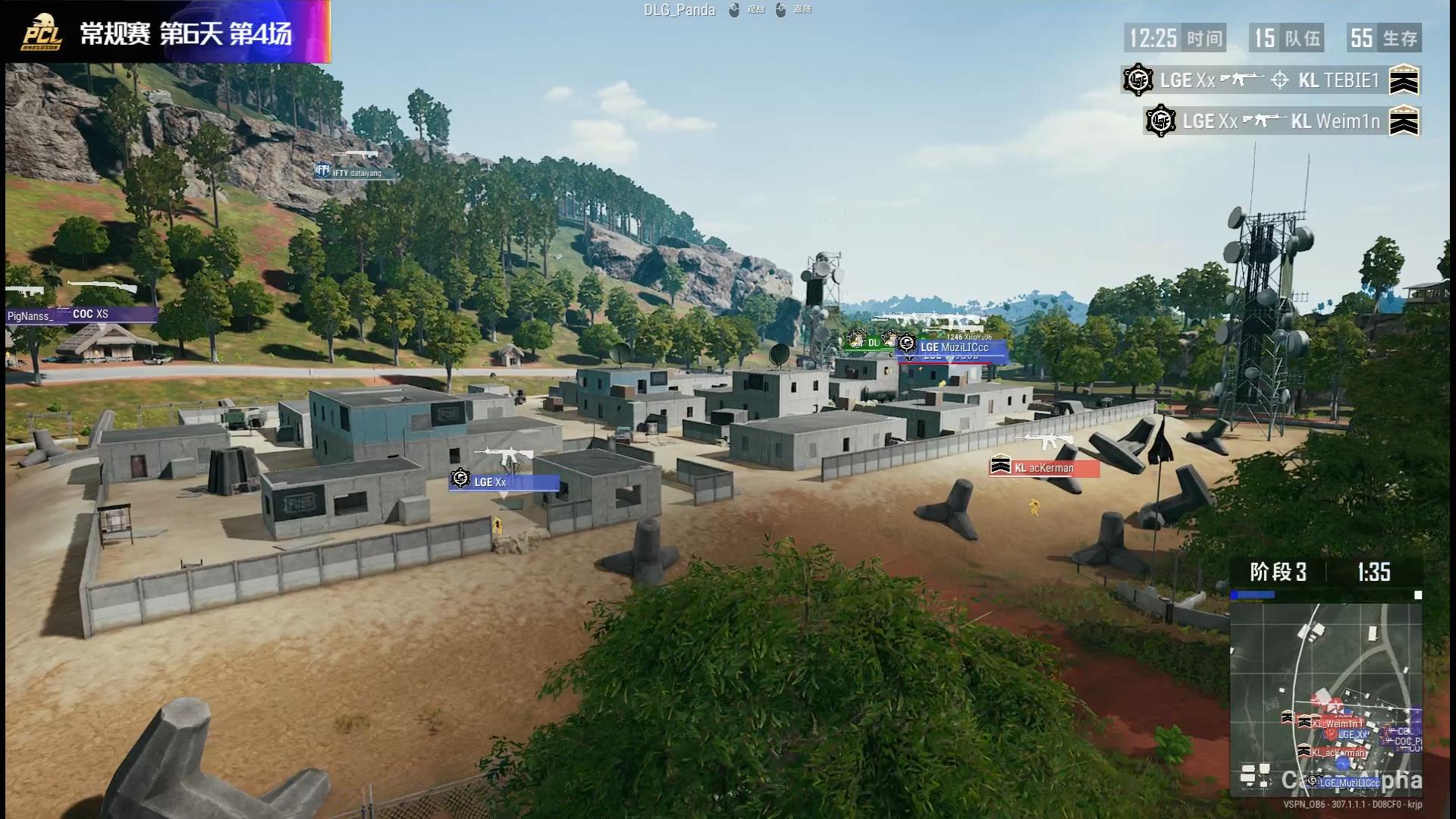Image resolution: width=1456 pixels, height=819 pixels.
Task: Click the KL_Weim1n marker on the minimap
Action: [x=1337, y=723]
